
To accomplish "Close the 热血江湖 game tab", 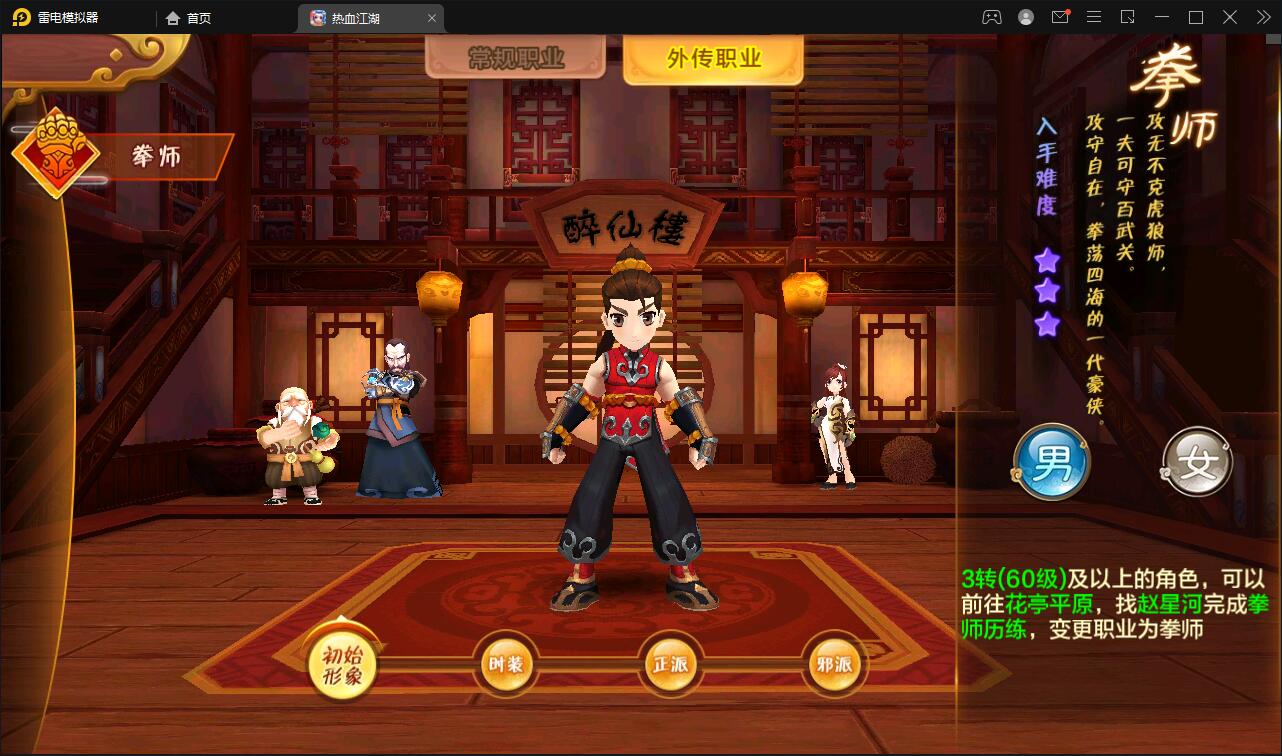I will (432, 17).
